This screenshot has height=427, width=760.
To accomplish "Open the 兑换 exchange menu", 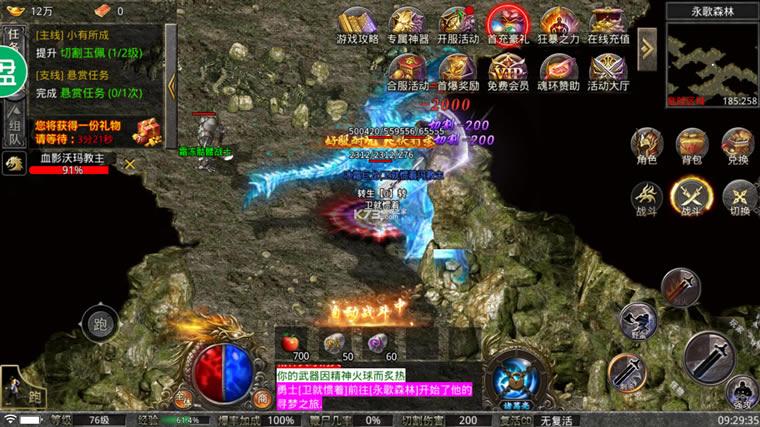I will (739, 145).
